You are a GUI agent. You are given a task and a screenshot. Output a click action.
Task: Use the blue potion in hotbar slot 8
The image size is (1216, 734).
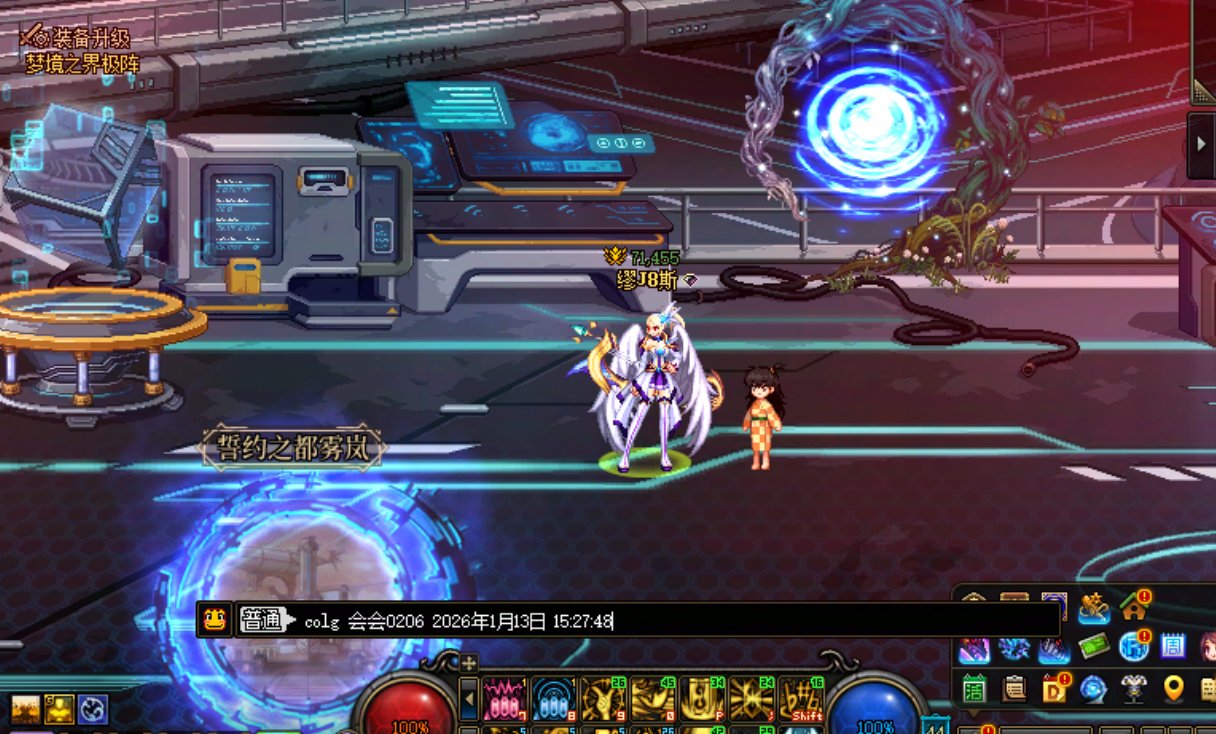554,698
